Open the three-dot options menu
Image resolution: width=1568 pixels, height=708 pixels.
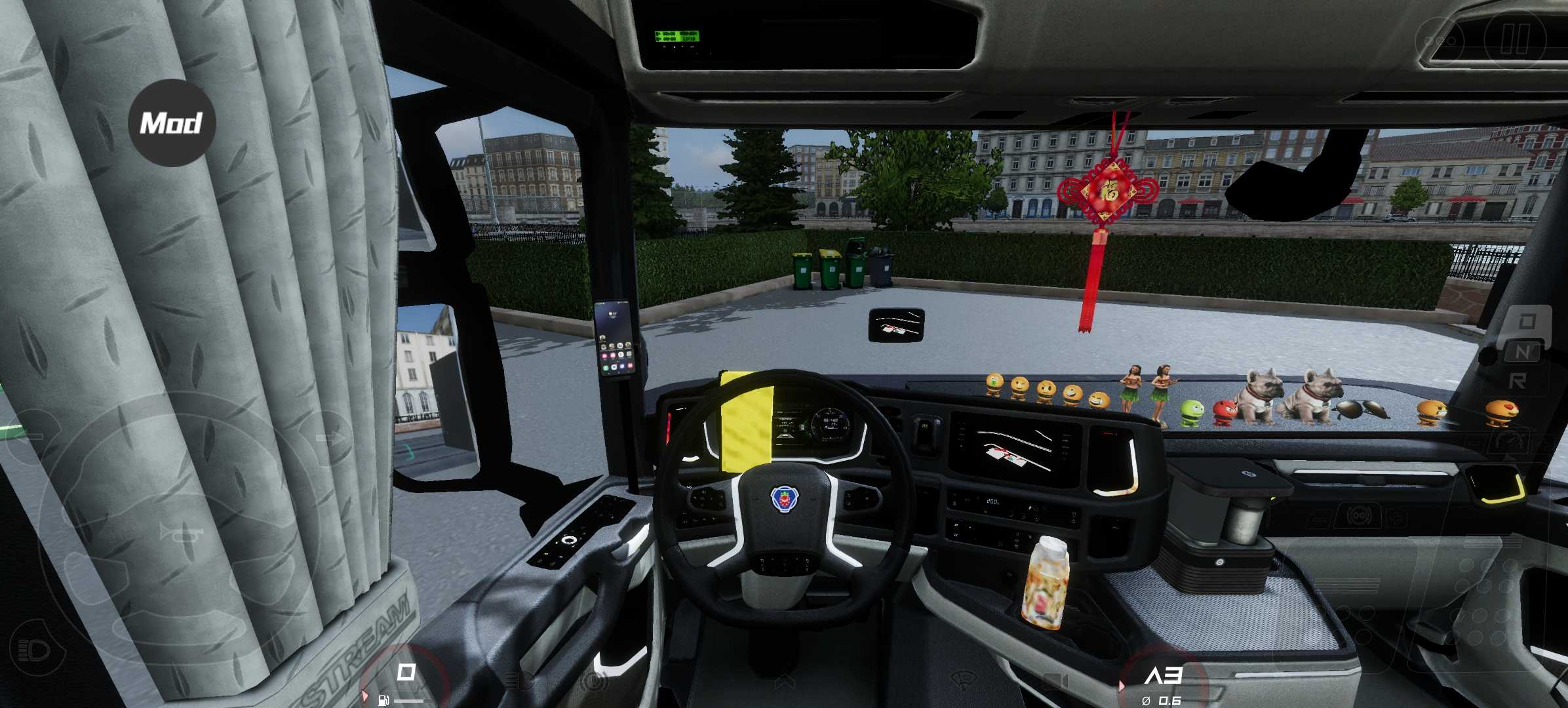click(x=1439, y=41)
